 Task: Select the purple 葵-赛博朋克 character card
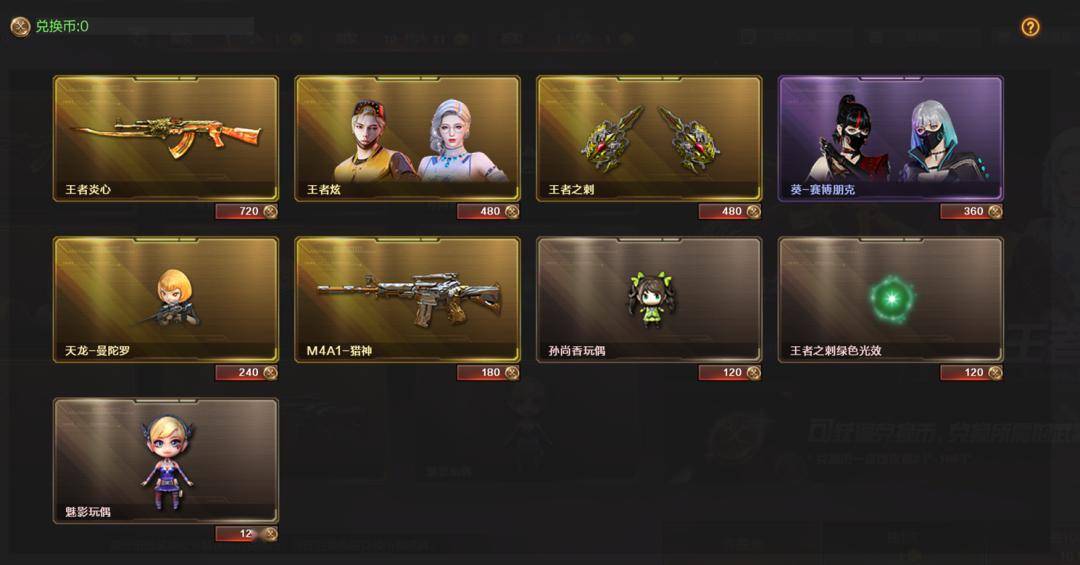891,138
